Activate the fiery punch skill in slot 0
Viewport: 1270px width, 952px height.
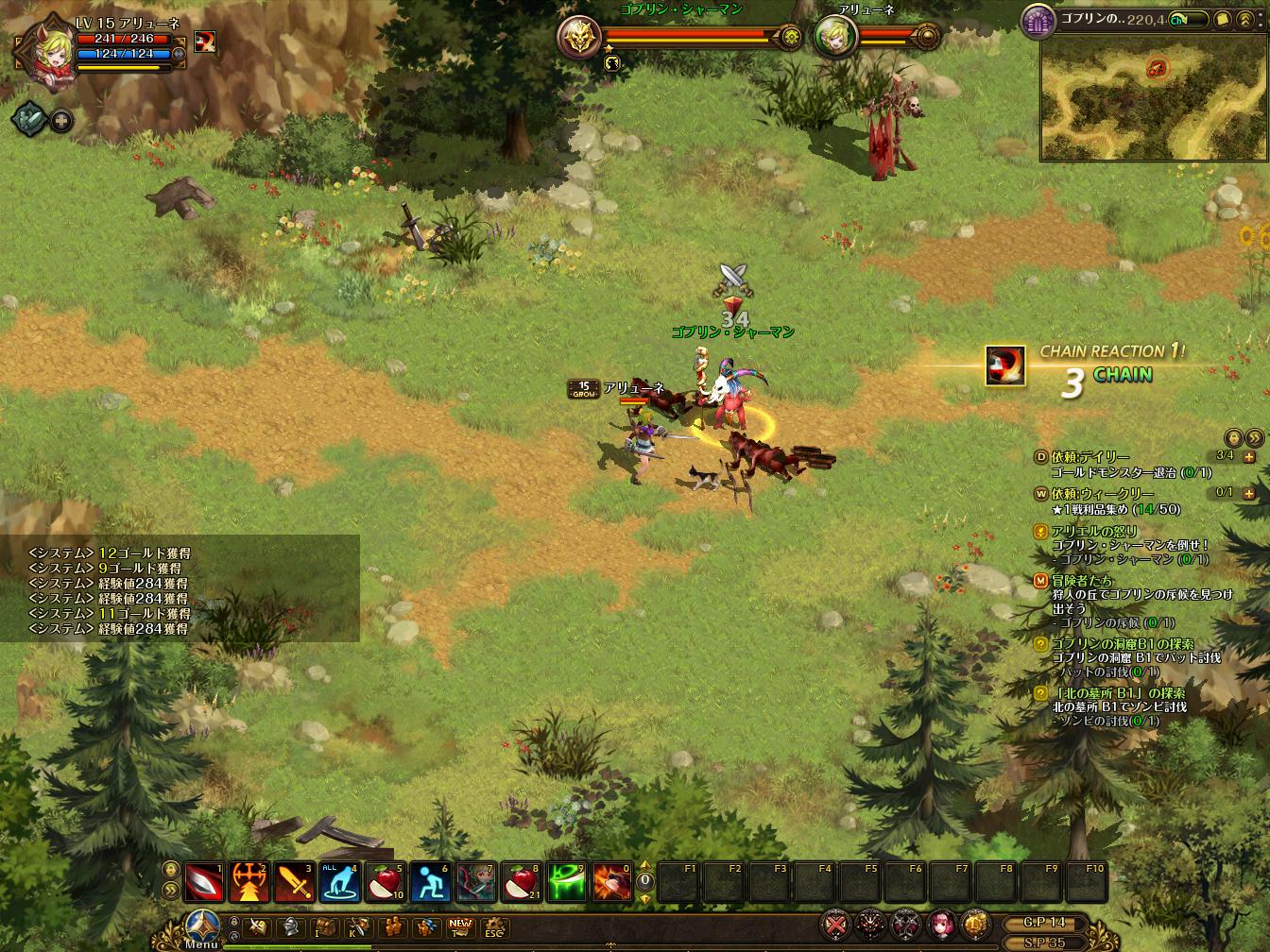tap(612, 883)
